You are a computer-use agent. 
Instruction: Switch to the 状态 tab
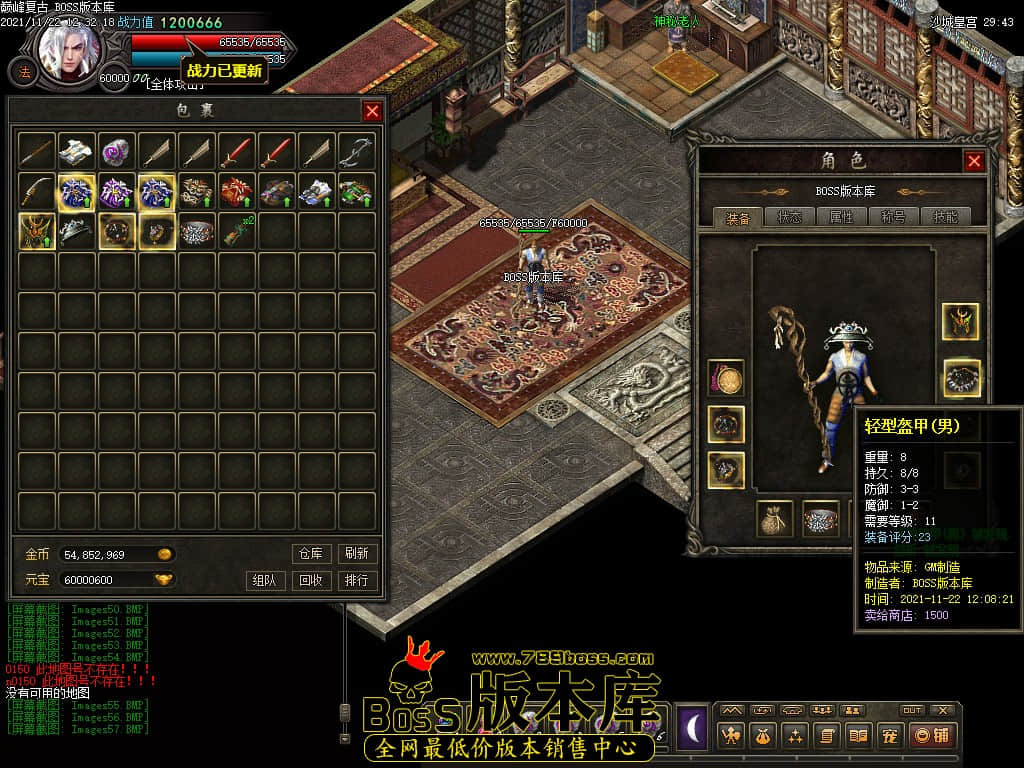click(789, 217)
